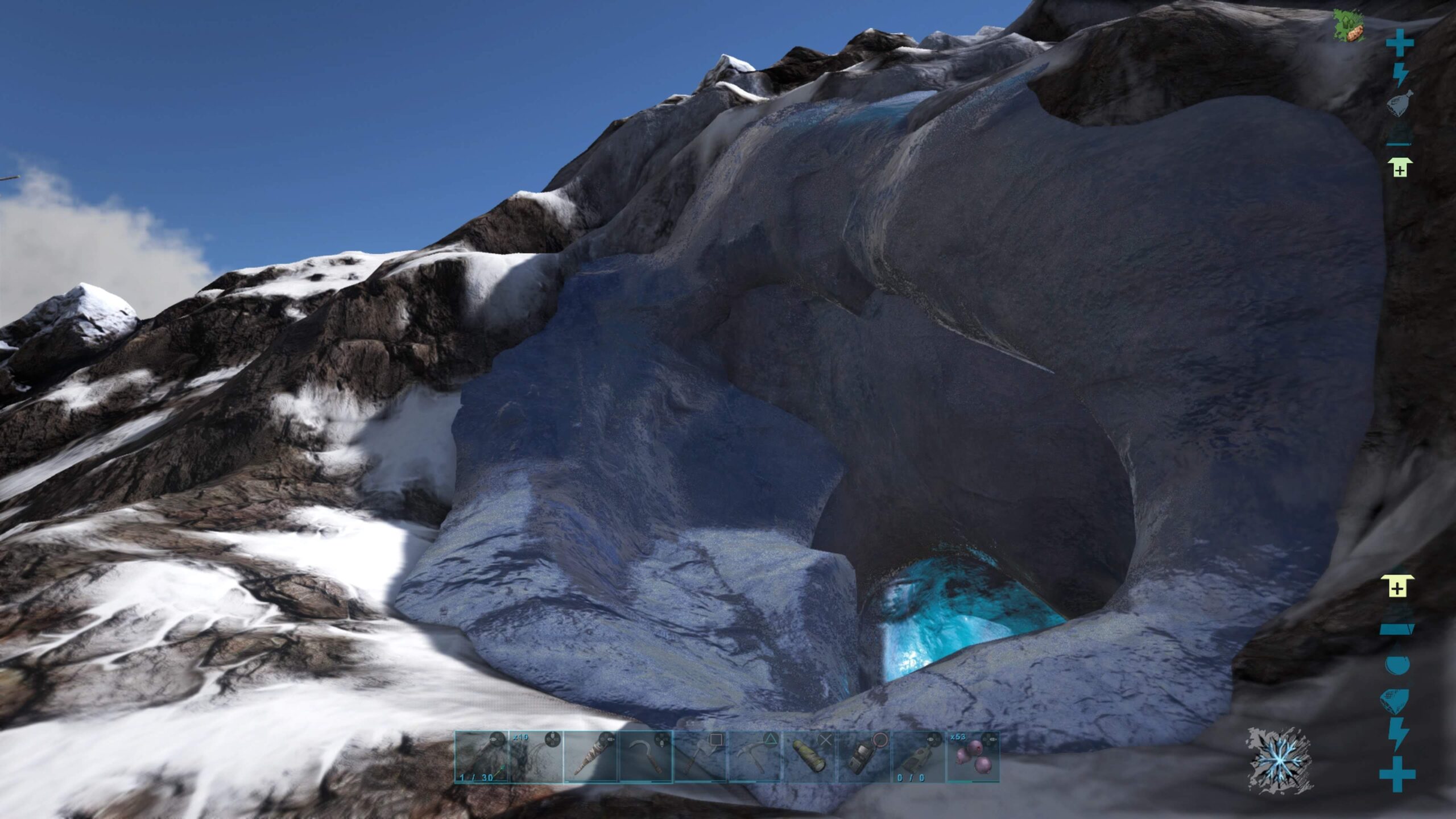
Task: Select the handheld device showing 0 / 0
Action: [x=918, y=756]
